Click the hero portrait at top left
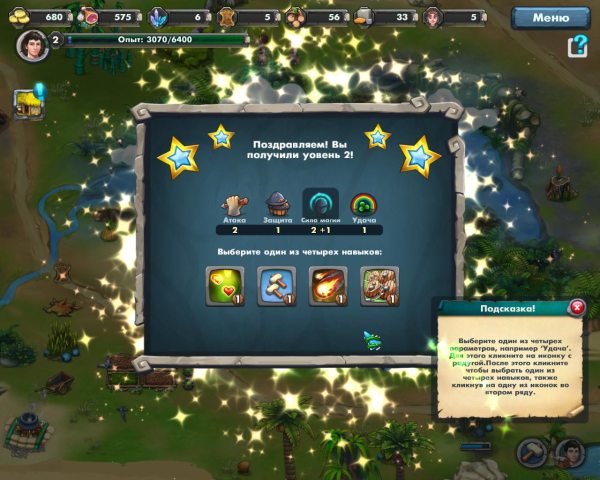Screen dimensions: 600x480 click(x=32, y=47)
